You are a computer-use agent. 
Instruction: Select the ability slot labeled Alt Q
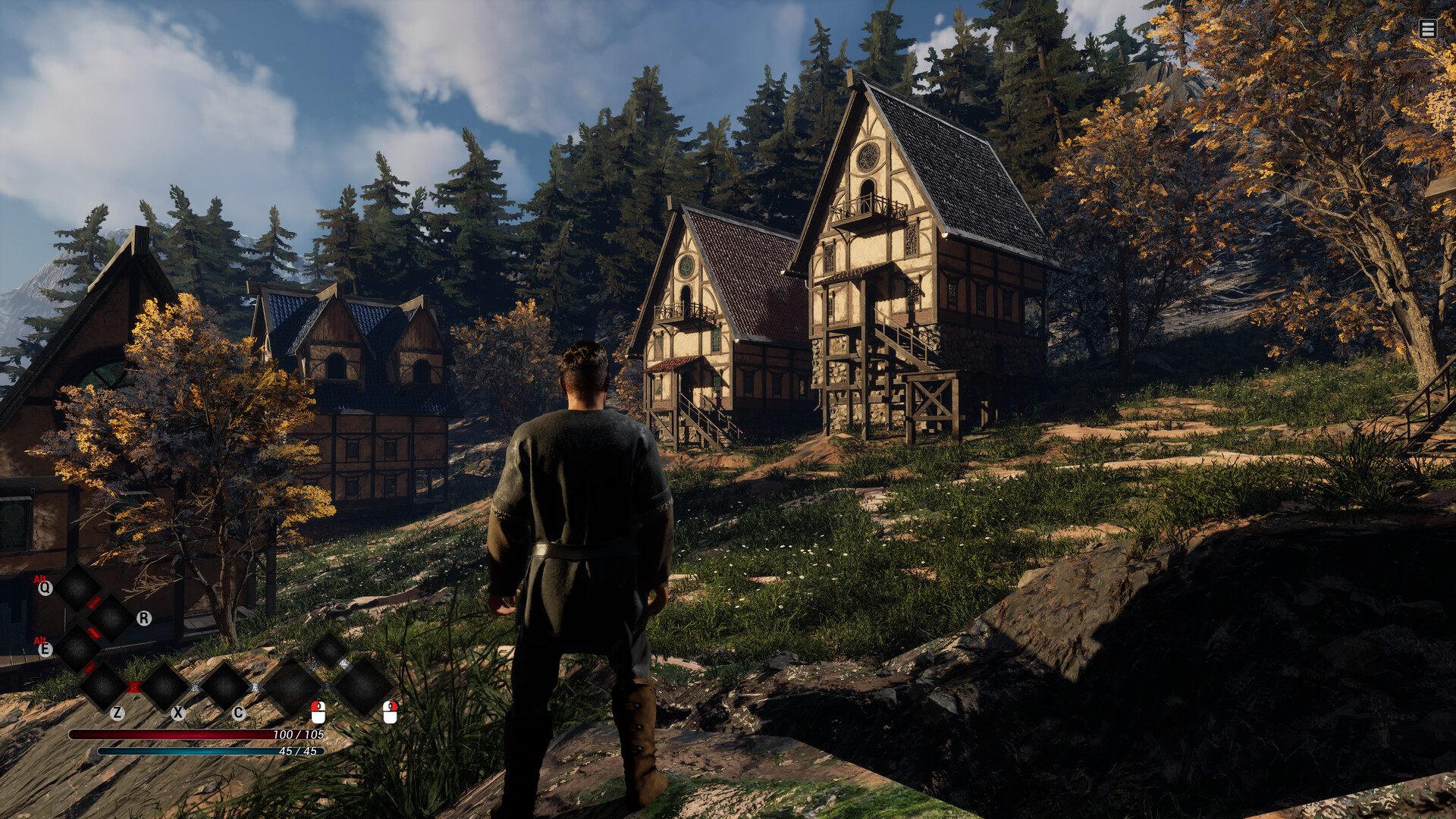click(77, 588)
